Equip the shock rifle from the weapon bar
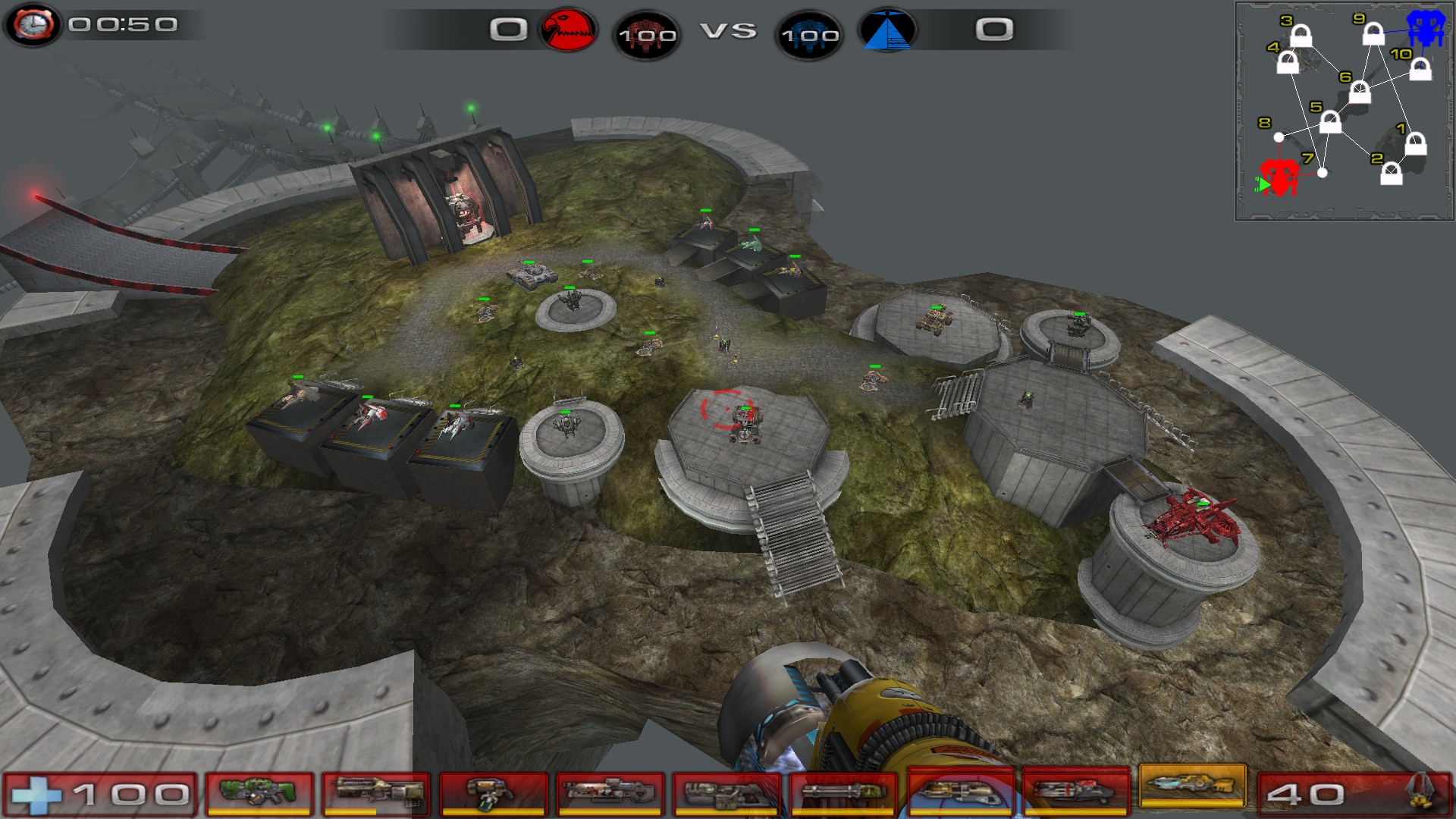The image size is (1456, 819). [610, 792]
